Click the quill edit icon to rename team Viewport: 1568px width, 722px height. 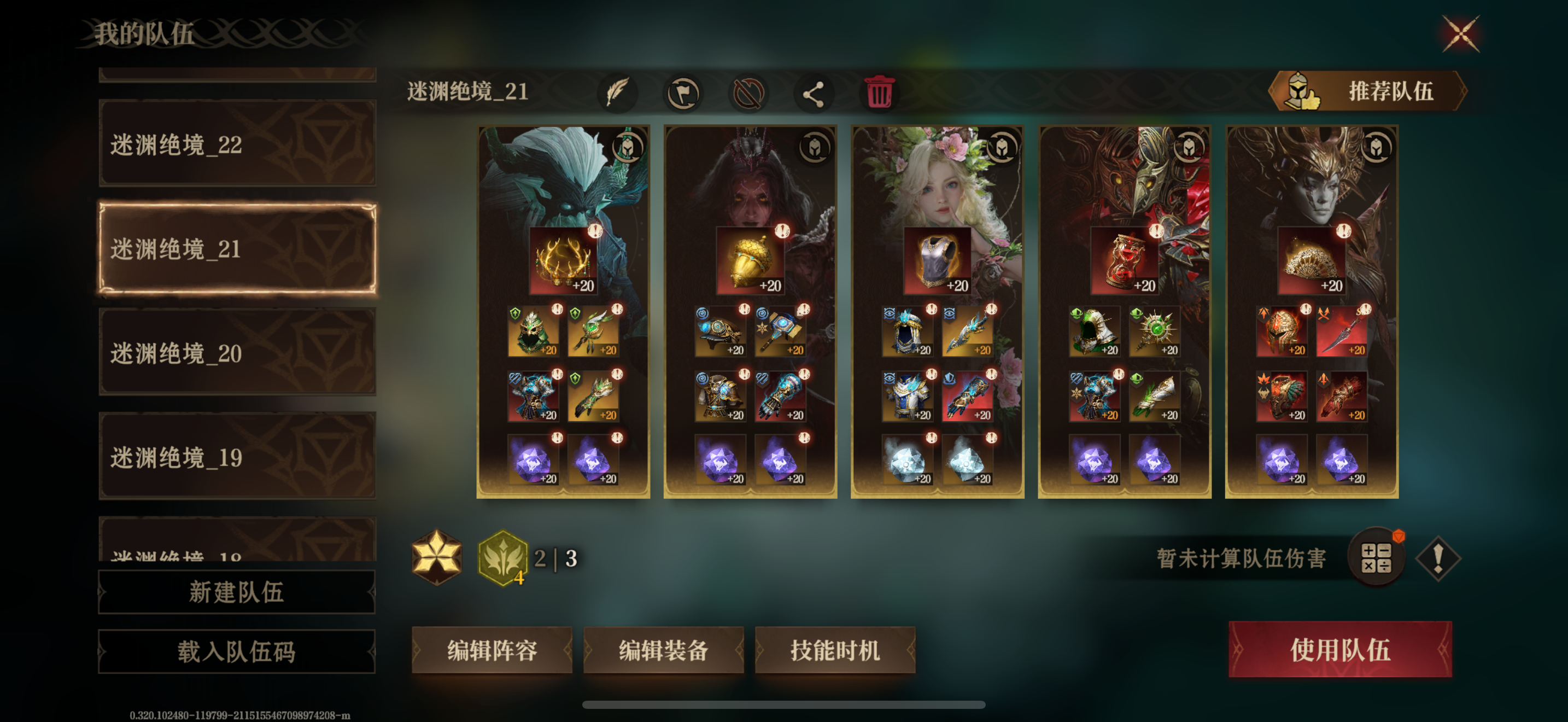616,92
